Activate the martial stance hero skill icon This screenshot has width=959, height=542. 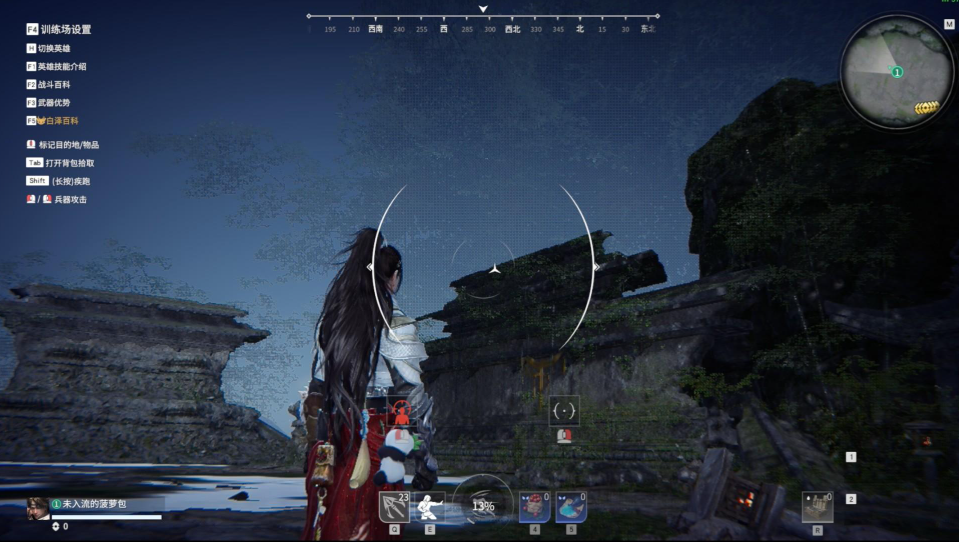430,506
